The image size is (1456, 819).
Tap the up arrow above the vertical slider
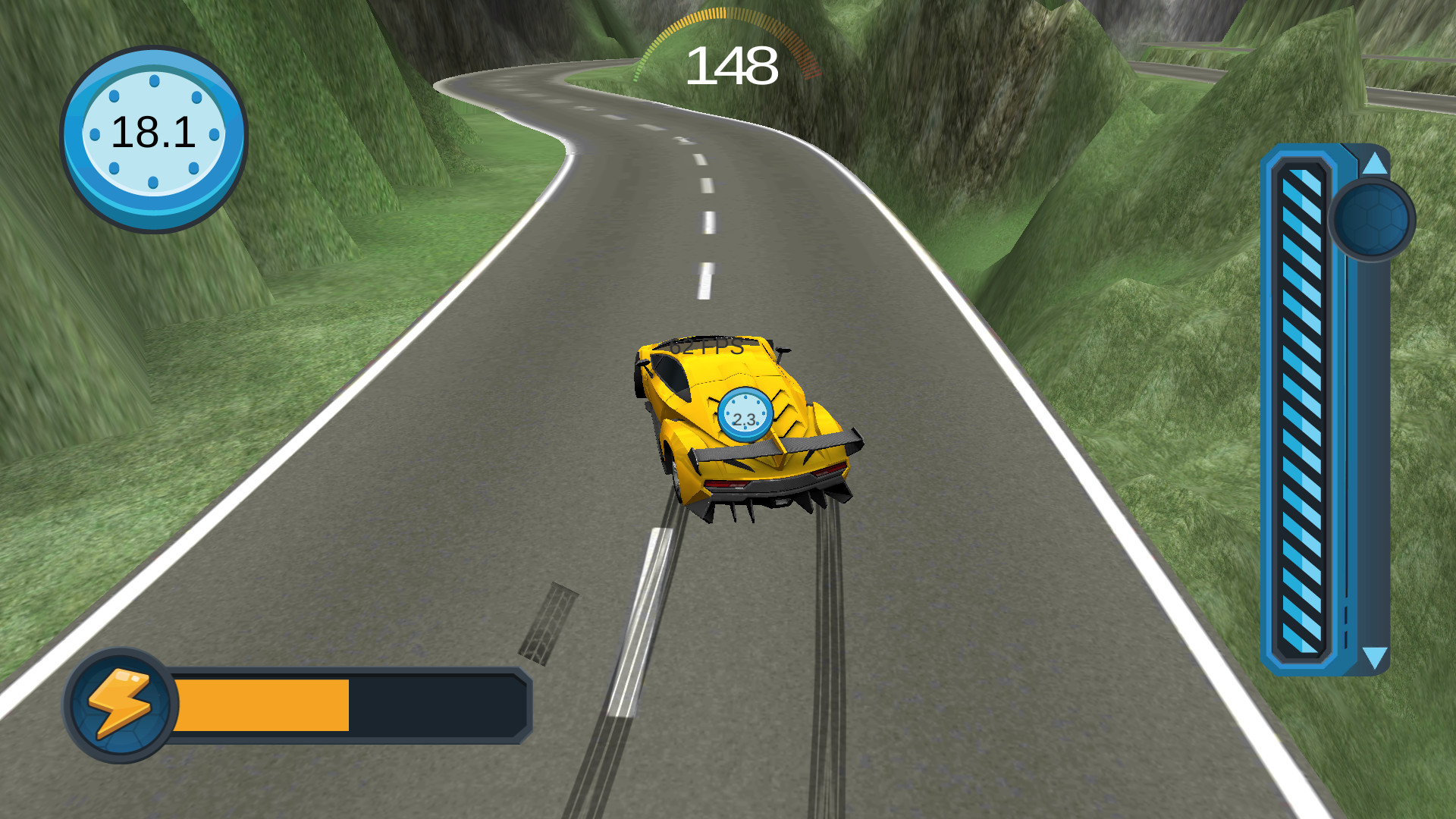click(x=1374, y=163)
